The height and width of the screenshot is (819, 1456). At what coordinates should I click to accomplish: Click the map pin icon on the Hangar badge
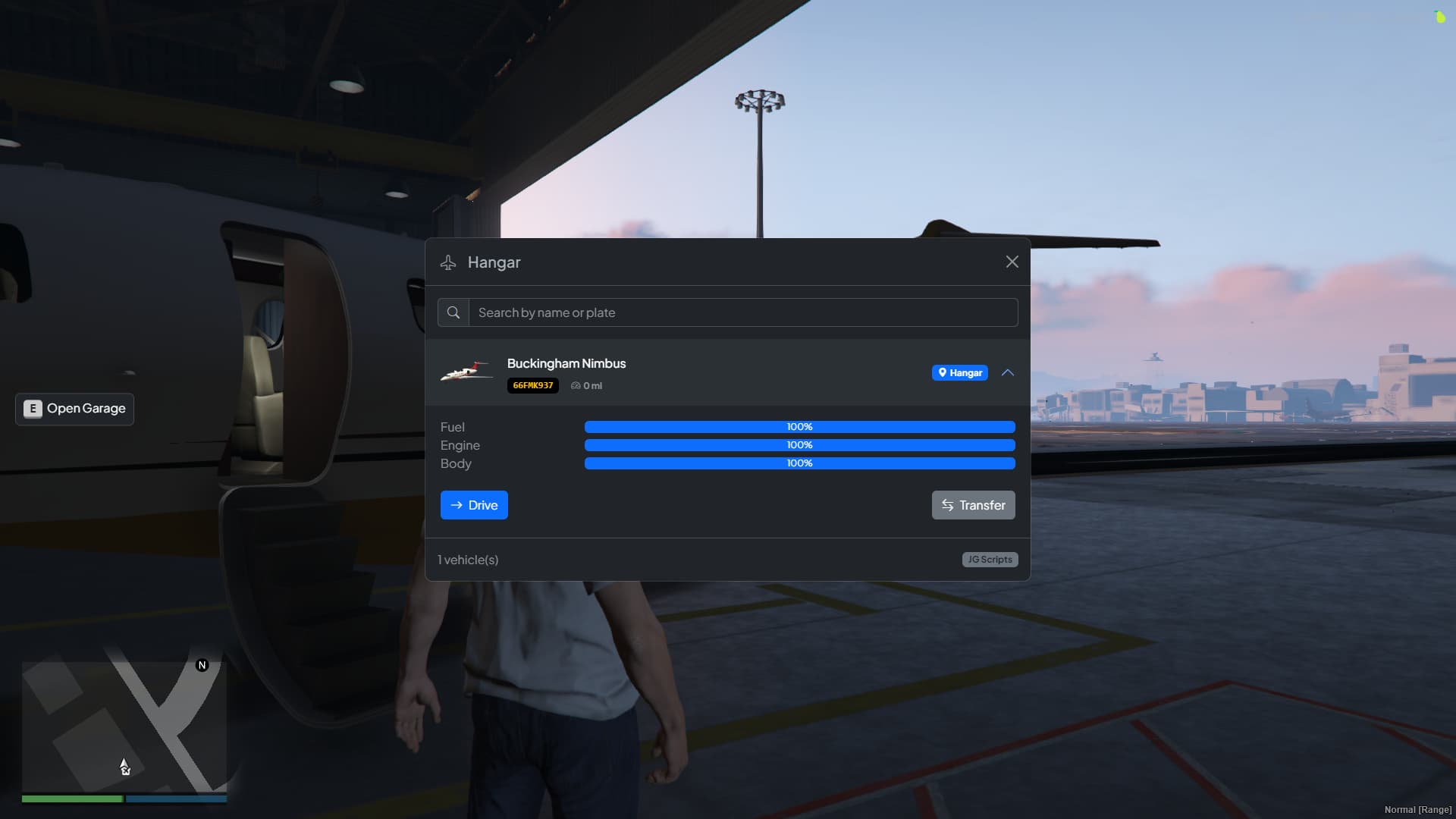click(943, 372)
